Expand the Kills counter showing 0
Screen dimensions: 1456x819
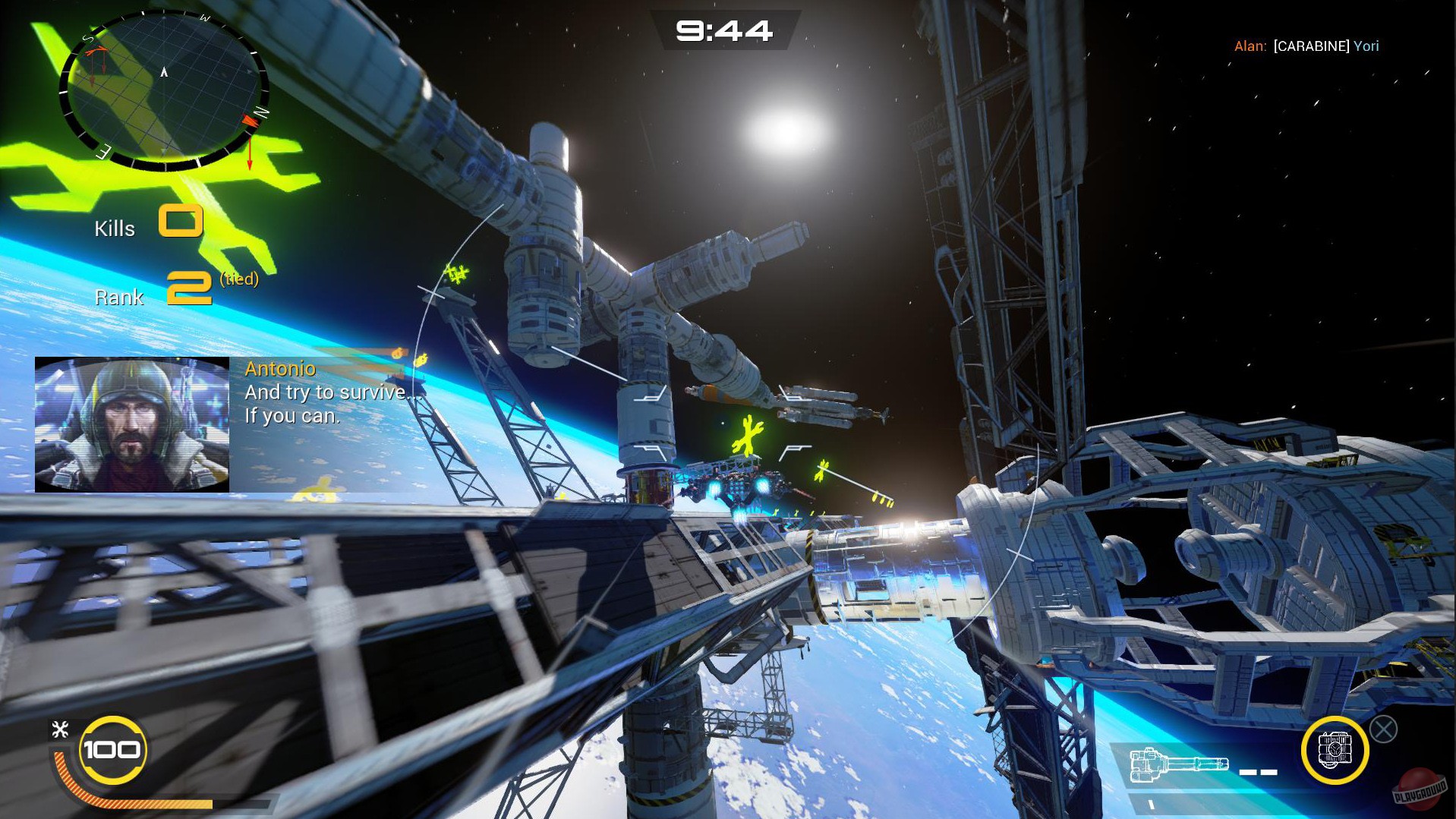(x=181, y=222)
